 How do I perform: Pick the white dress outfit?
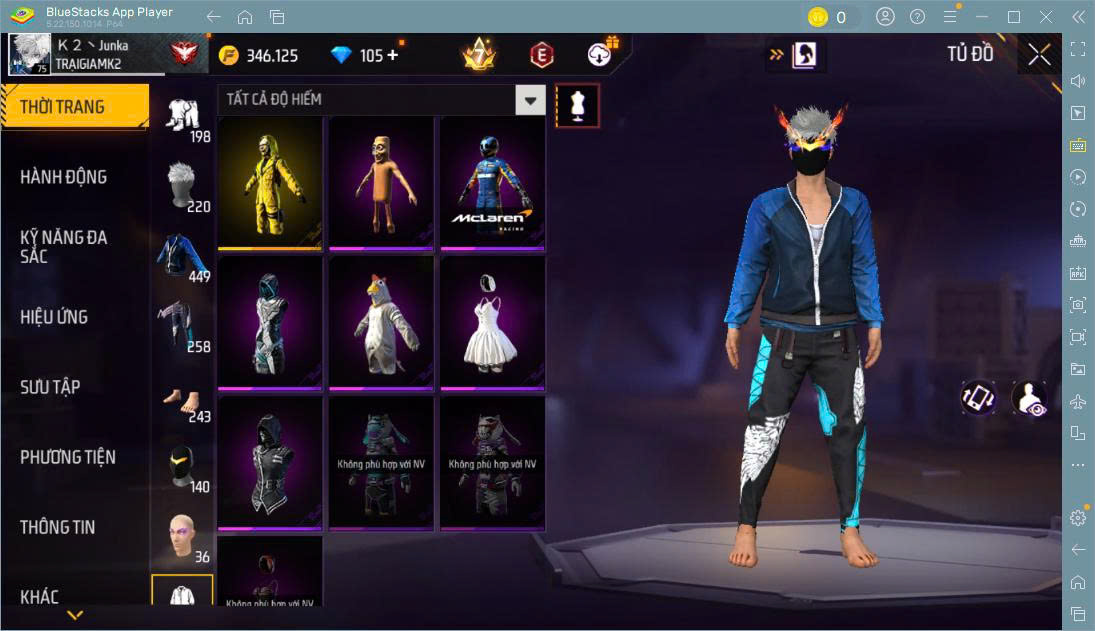point(492,323)
